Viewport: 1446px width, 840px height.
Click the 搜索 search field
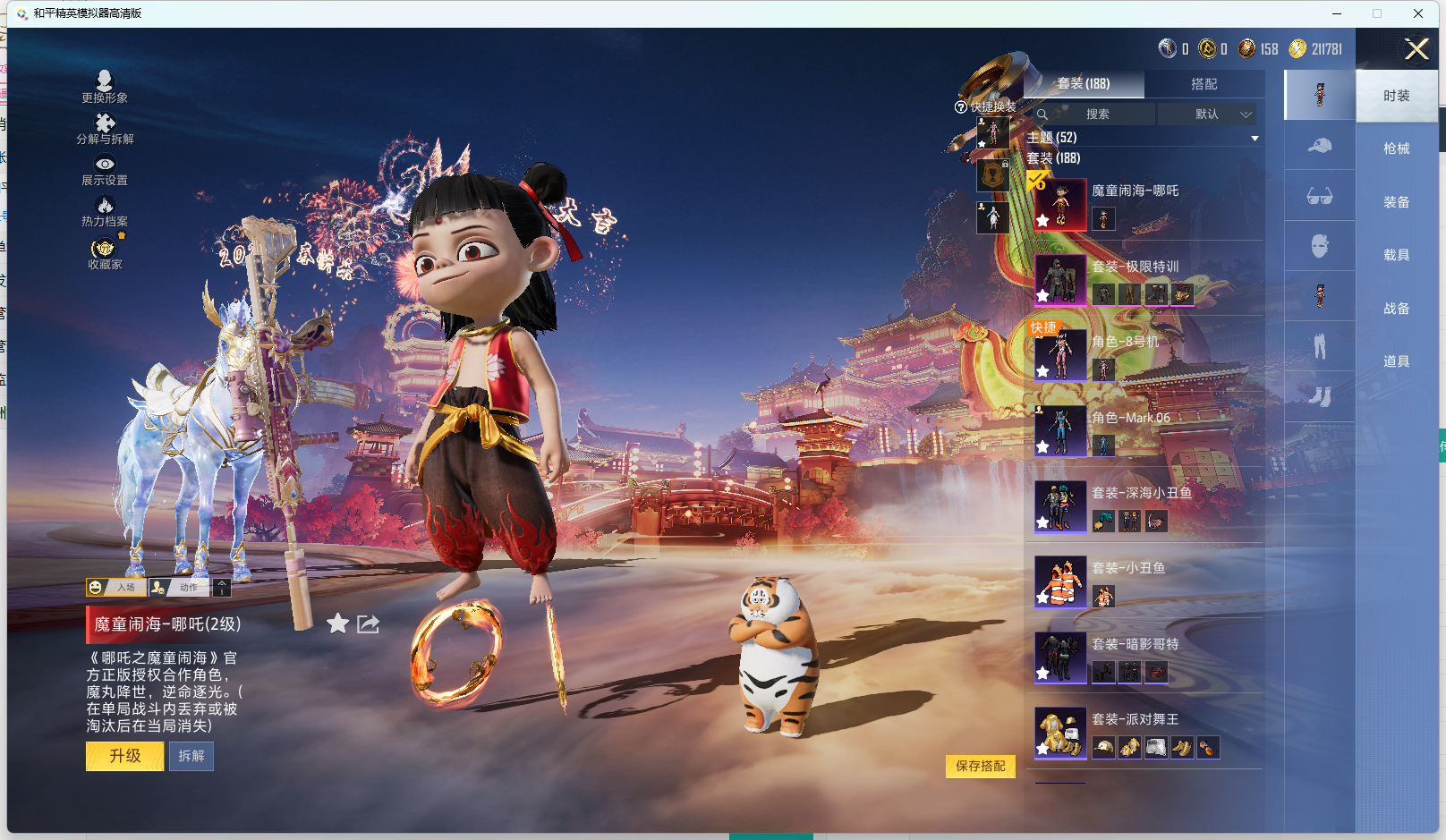1096,115
